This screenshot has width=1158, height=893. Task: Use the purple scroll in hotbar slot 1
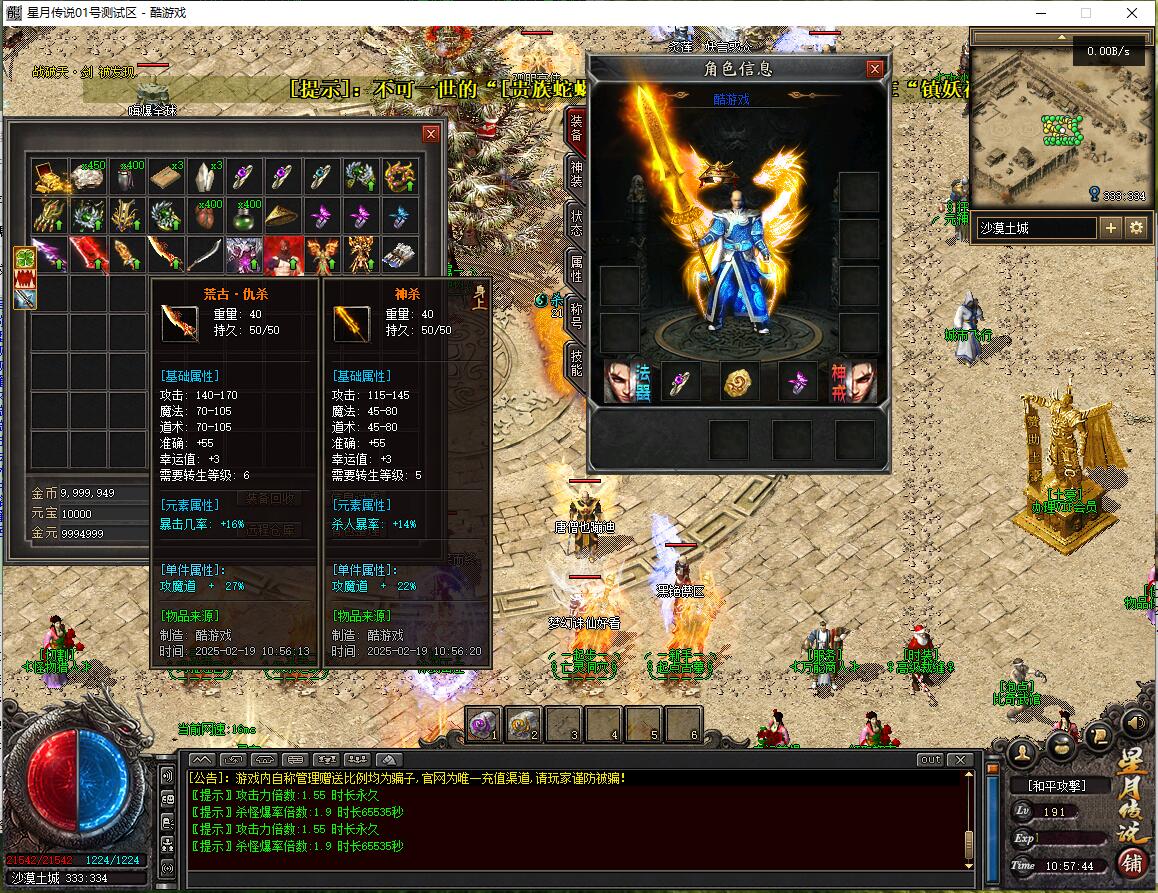click(x=484, y=724)
